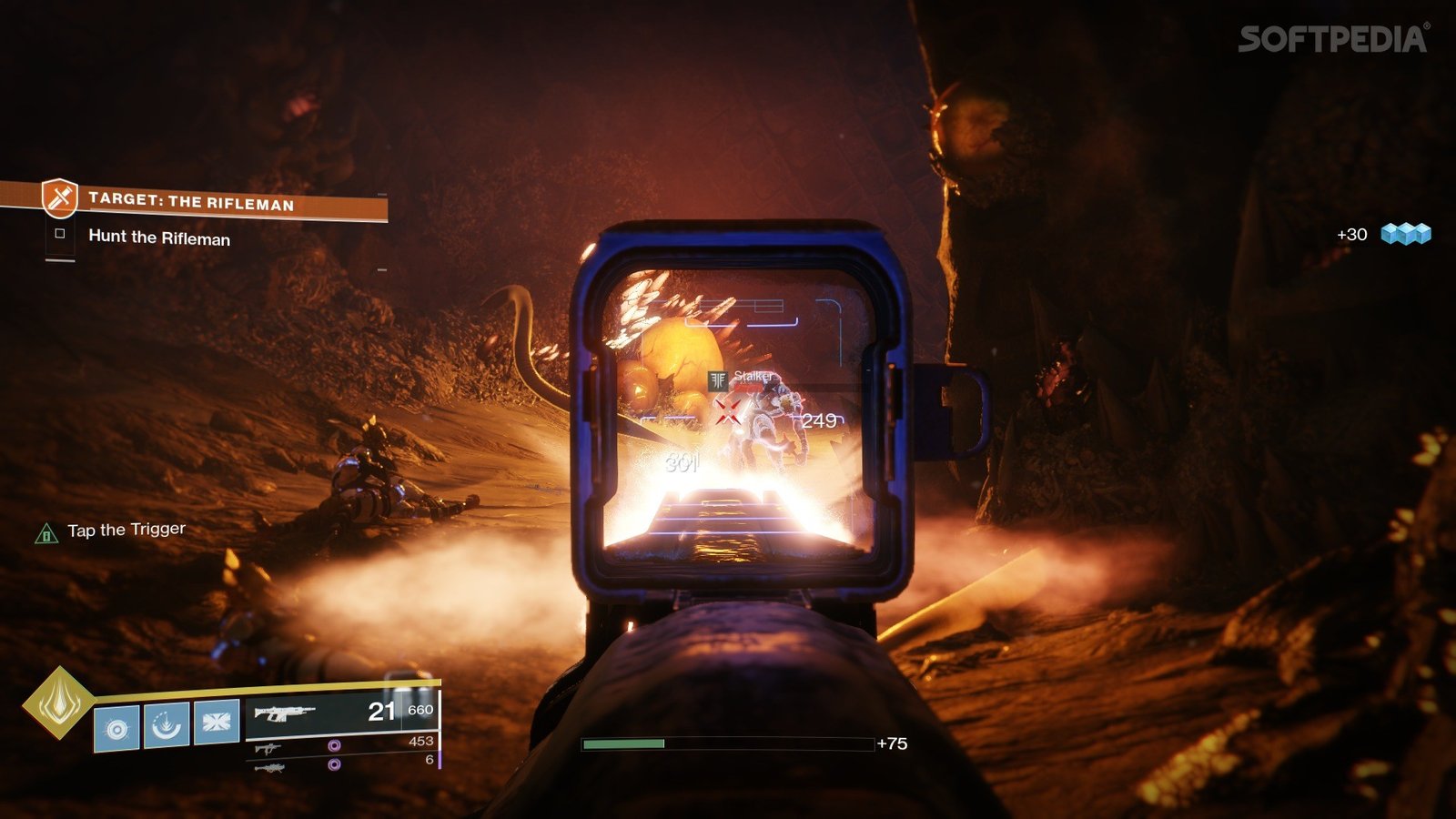
Task: Choose the rocket launcher at the list bottom
Action: [x=268, y=768]
